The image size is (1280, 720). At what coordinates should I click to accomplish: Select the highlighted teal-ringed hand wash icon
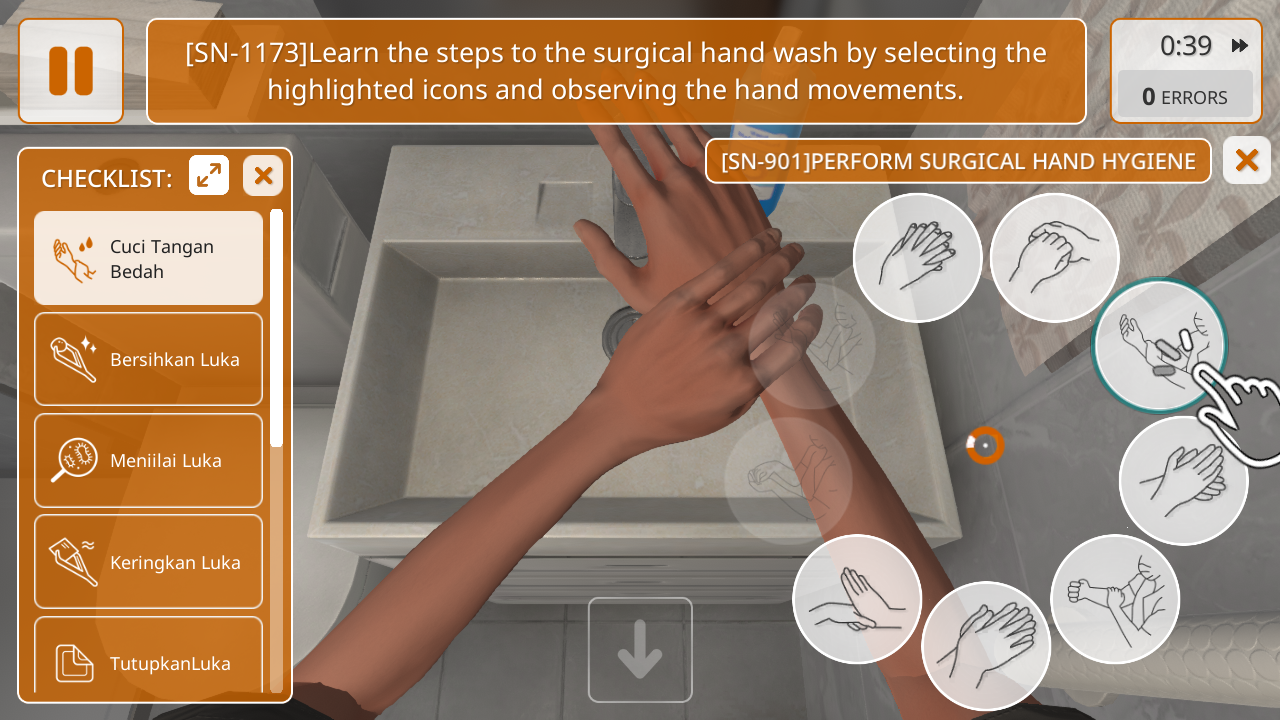(x=1158, y=345)
